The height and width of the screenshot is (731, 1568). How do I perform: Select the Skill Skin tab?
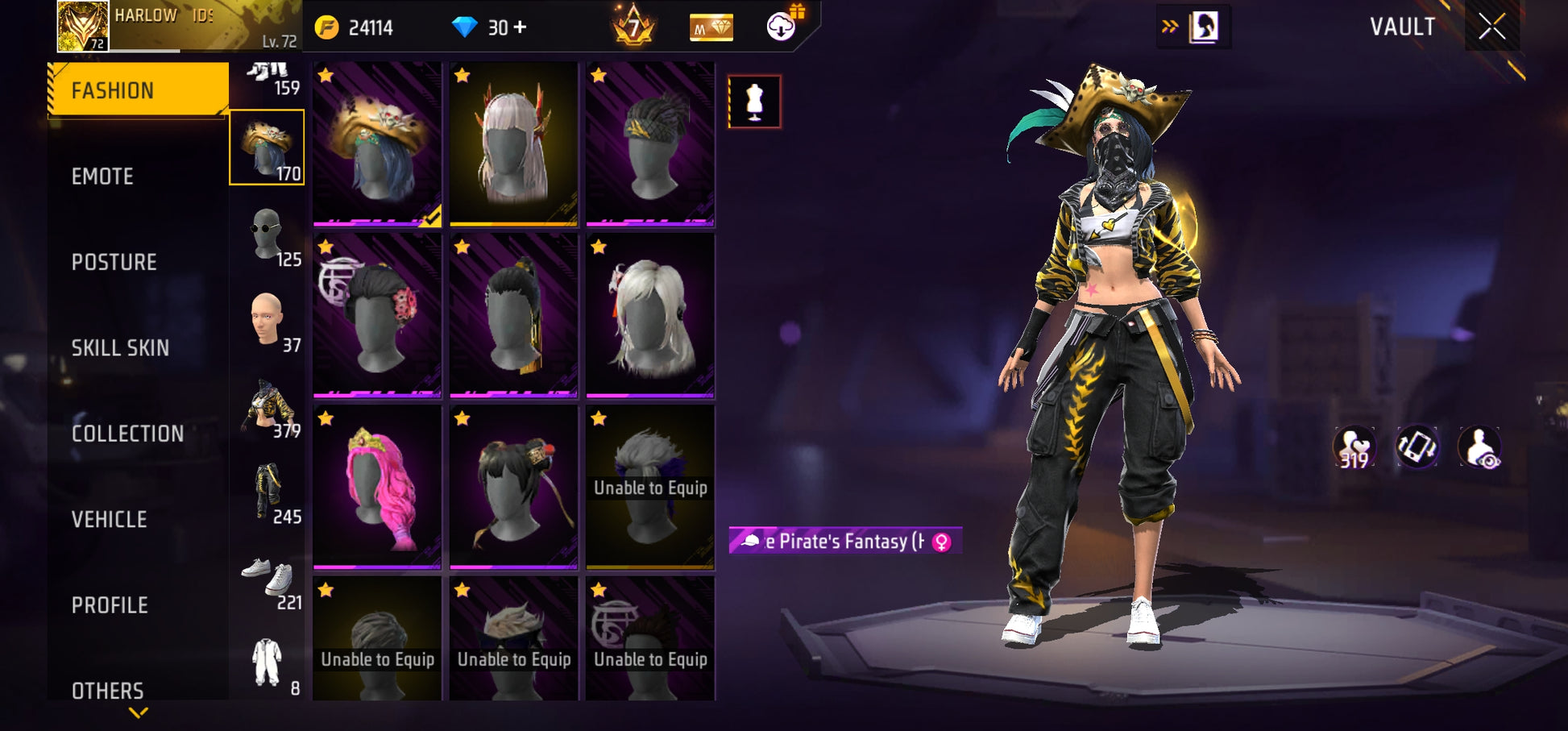point(120,348)
